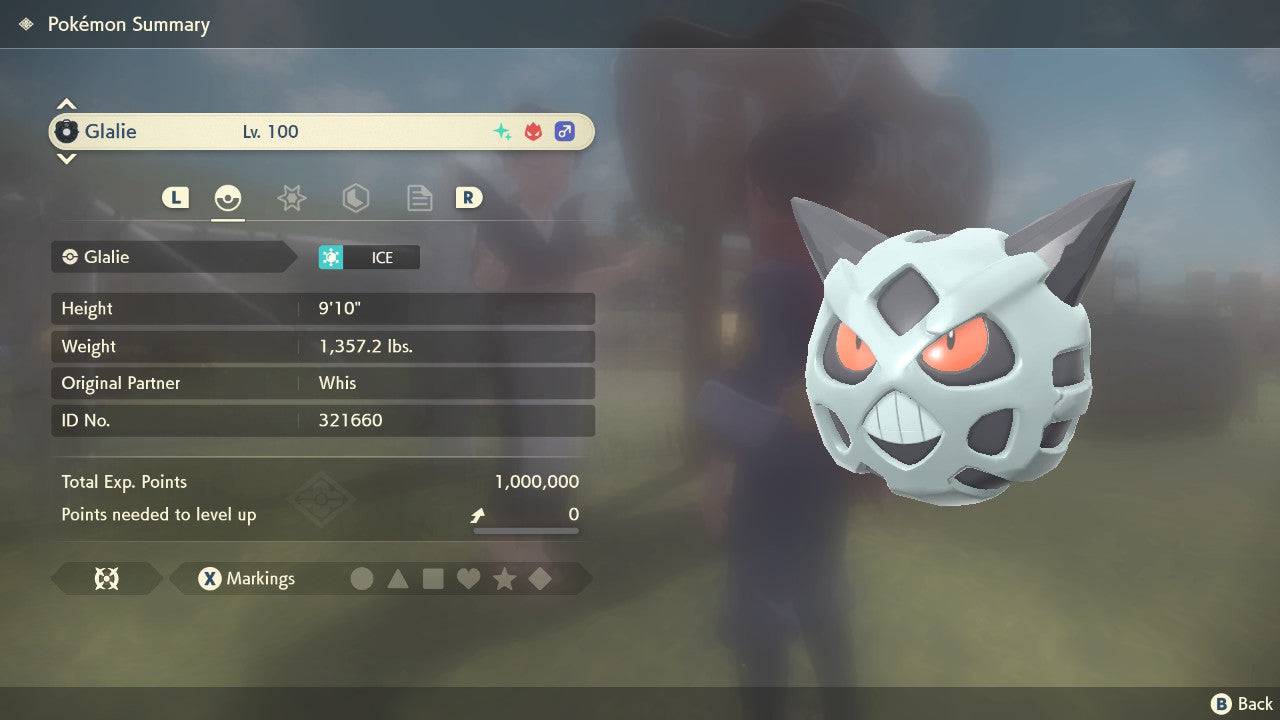The height and width of the screenshot is (720, 1280).
Task: Toggle the triangle marking
Action: [398, 578]
